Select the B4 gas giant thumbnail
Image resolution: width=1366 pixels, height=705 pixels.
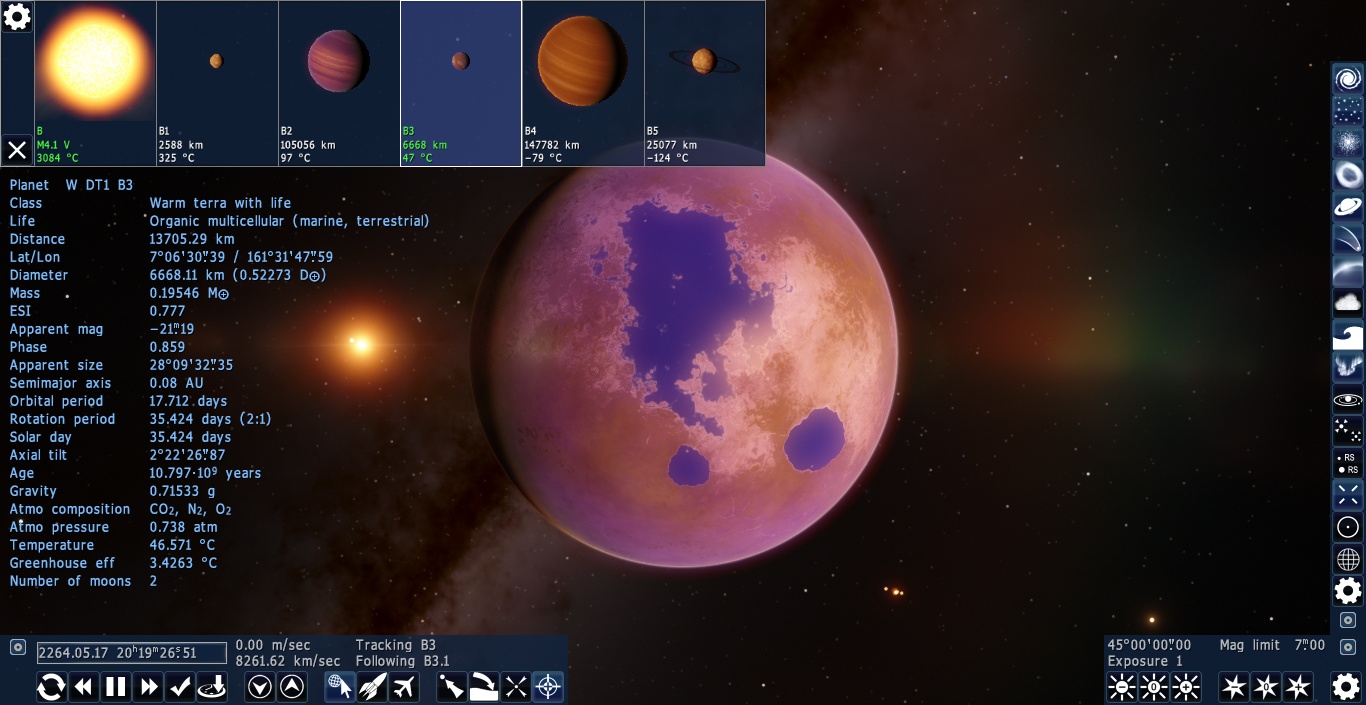pos(583,82)
